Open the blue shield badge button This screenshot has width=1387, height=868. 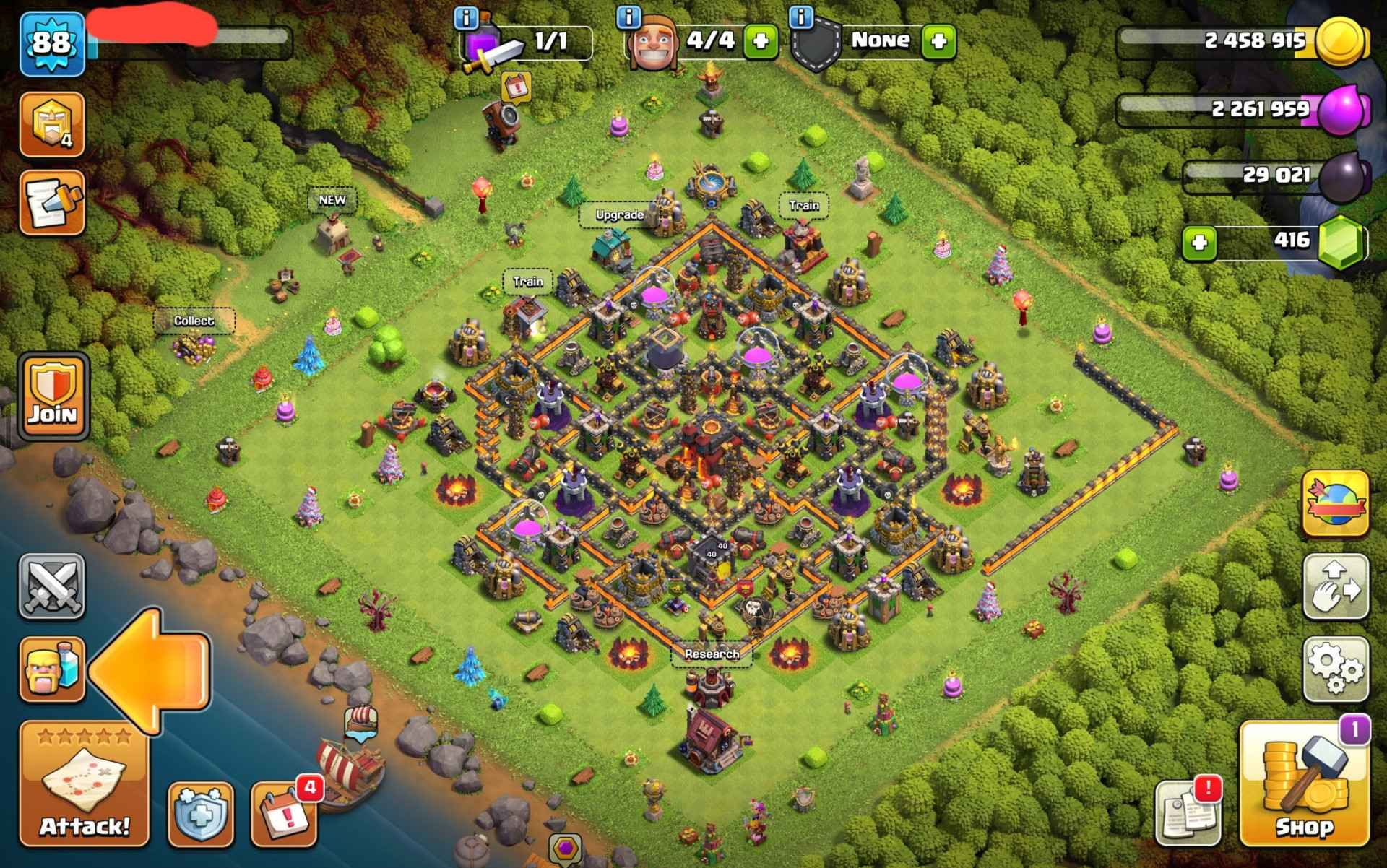[202, 815]
